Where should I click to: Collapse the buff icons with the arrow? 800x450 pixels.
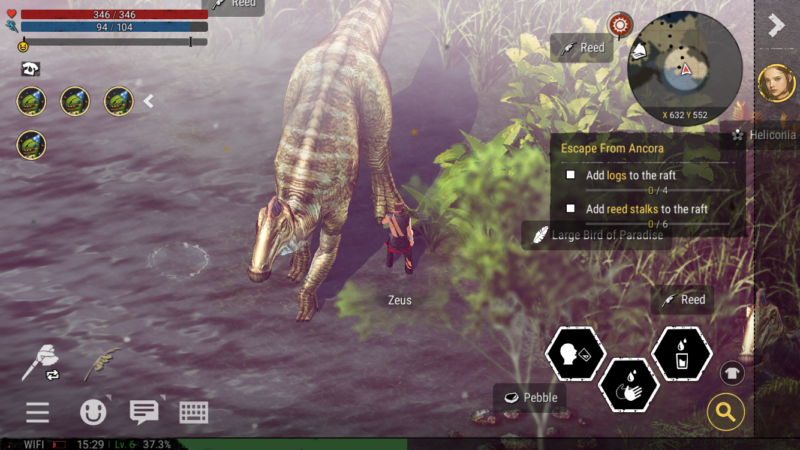click(x=149, y=100)
